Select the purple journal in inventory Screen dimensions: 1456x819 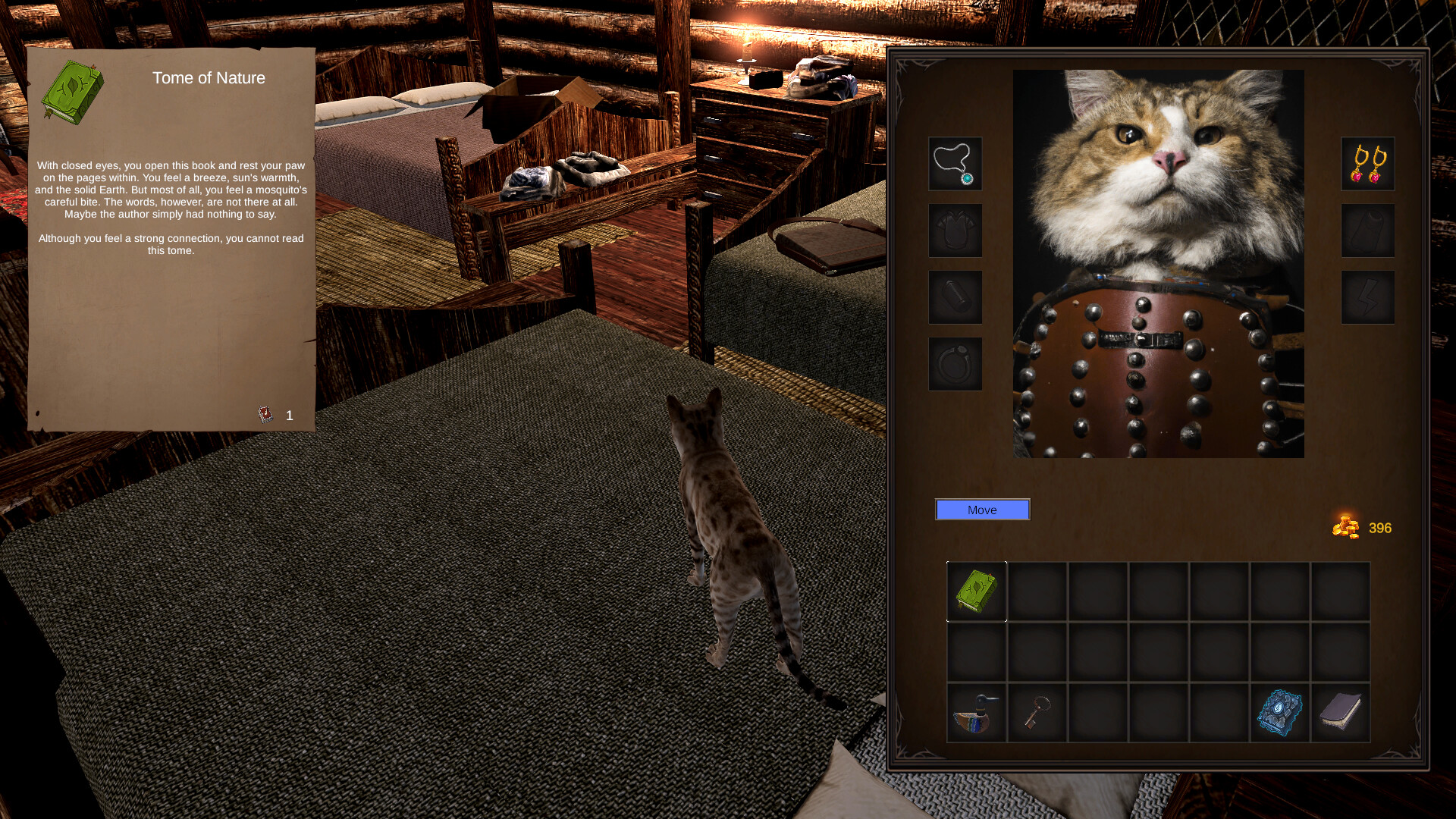coord(1340,712)
